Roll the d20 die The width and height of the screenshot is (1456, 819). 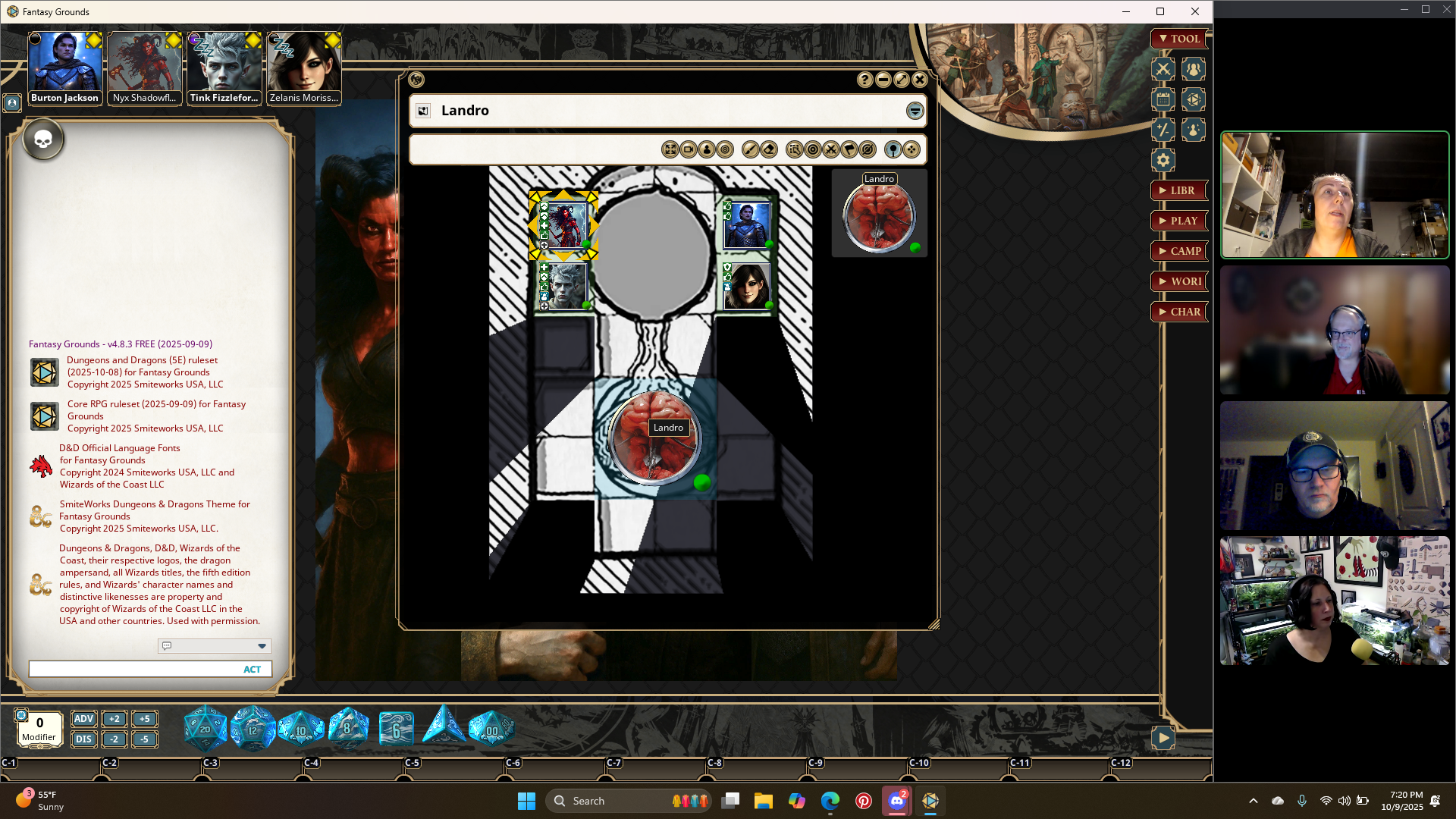[x=205, y=729]
